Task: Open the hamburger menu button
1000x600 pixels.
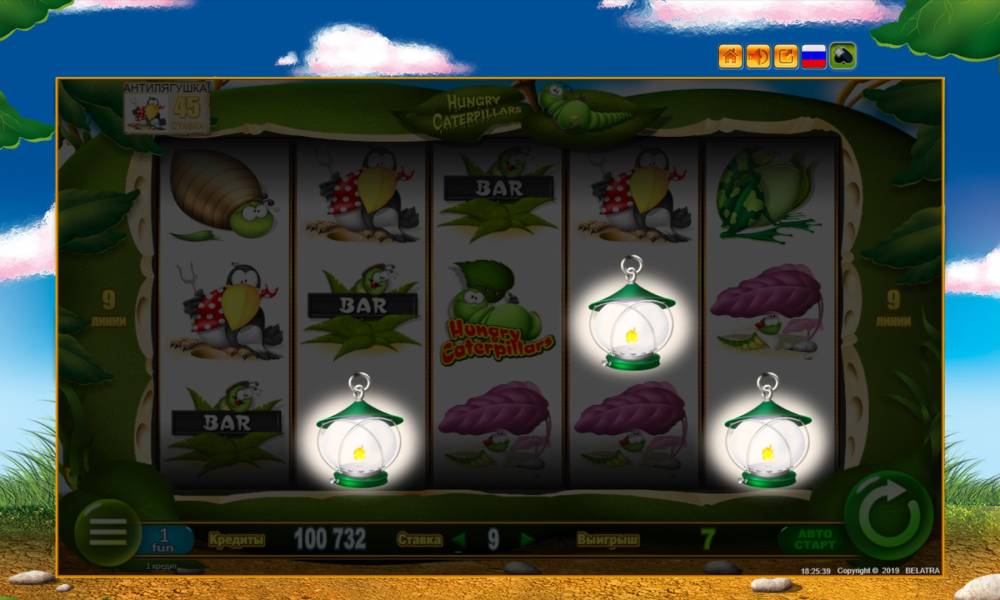Action: coord(108,531)
